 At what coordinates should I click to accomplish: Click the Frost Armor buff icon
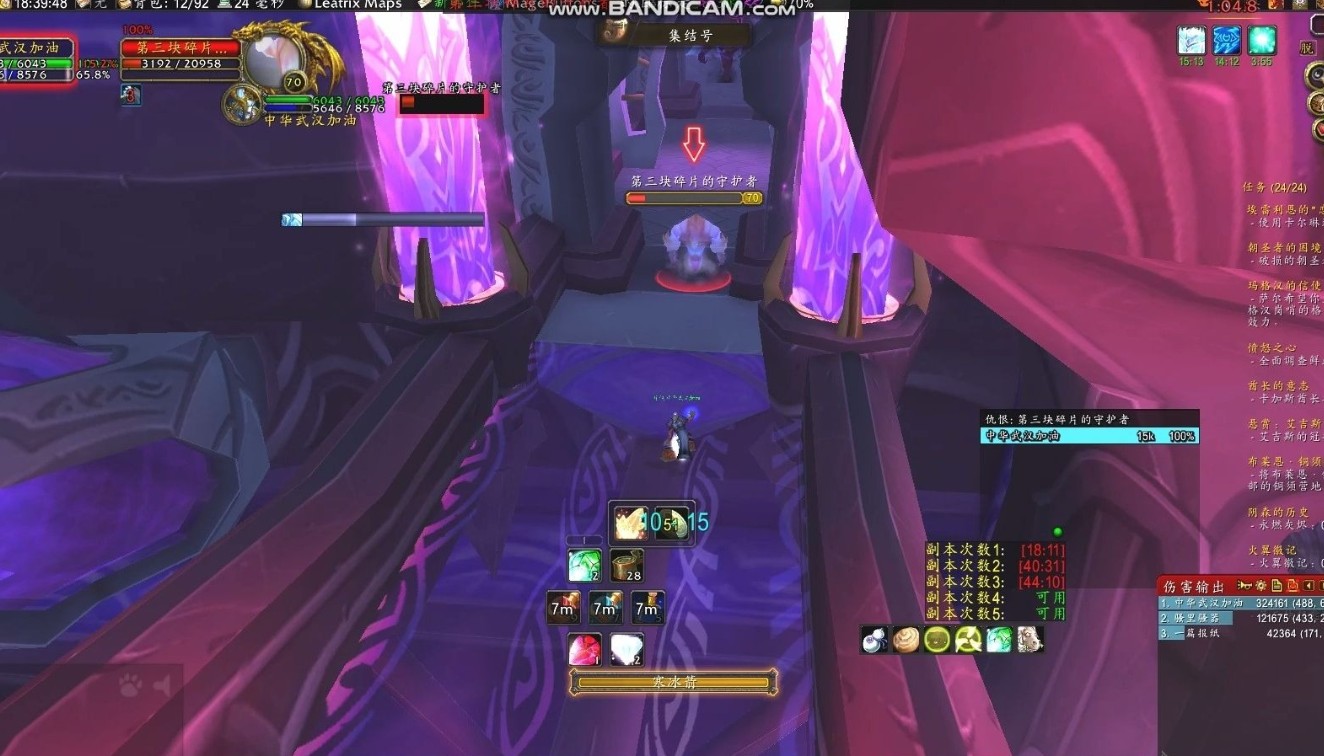1192,41
